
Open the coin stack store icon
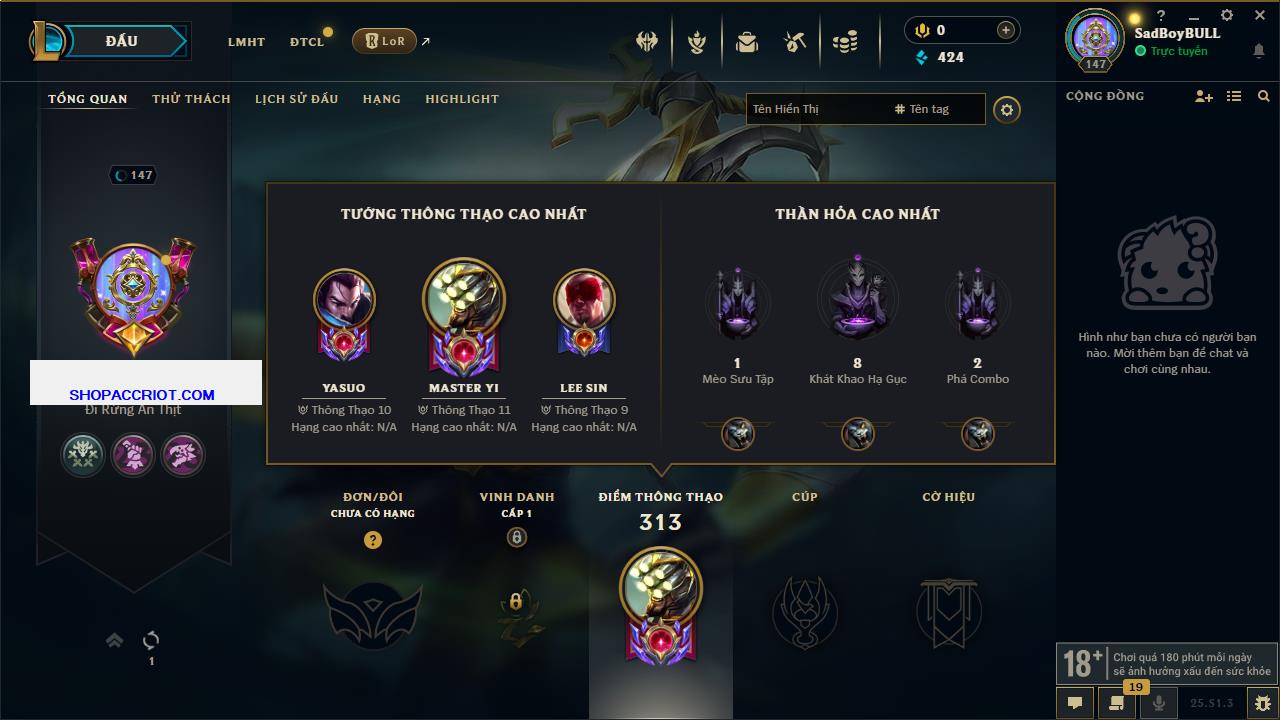(845, 42)
